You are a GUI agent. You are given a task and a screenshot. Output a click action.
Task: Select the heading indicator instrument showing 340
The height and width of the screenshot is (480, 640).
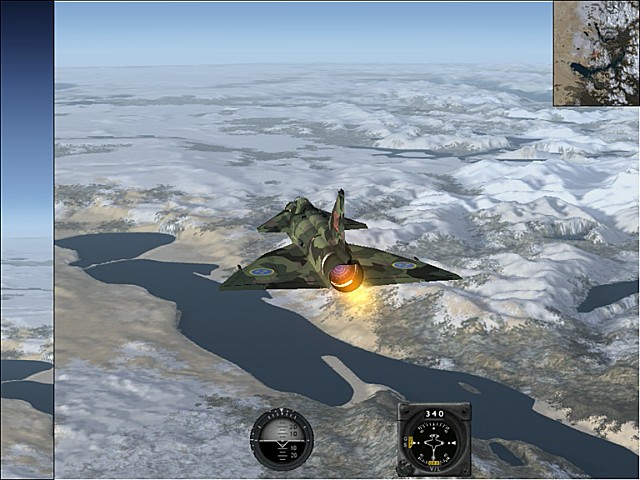click(434, 439)
